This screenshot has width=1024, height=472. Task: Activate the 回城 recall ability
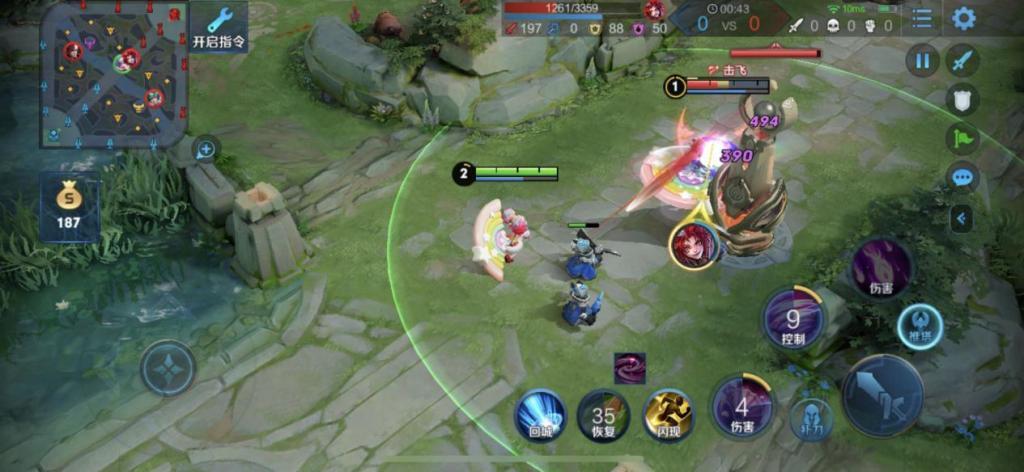pyautogui.click(x=541, y=414)
